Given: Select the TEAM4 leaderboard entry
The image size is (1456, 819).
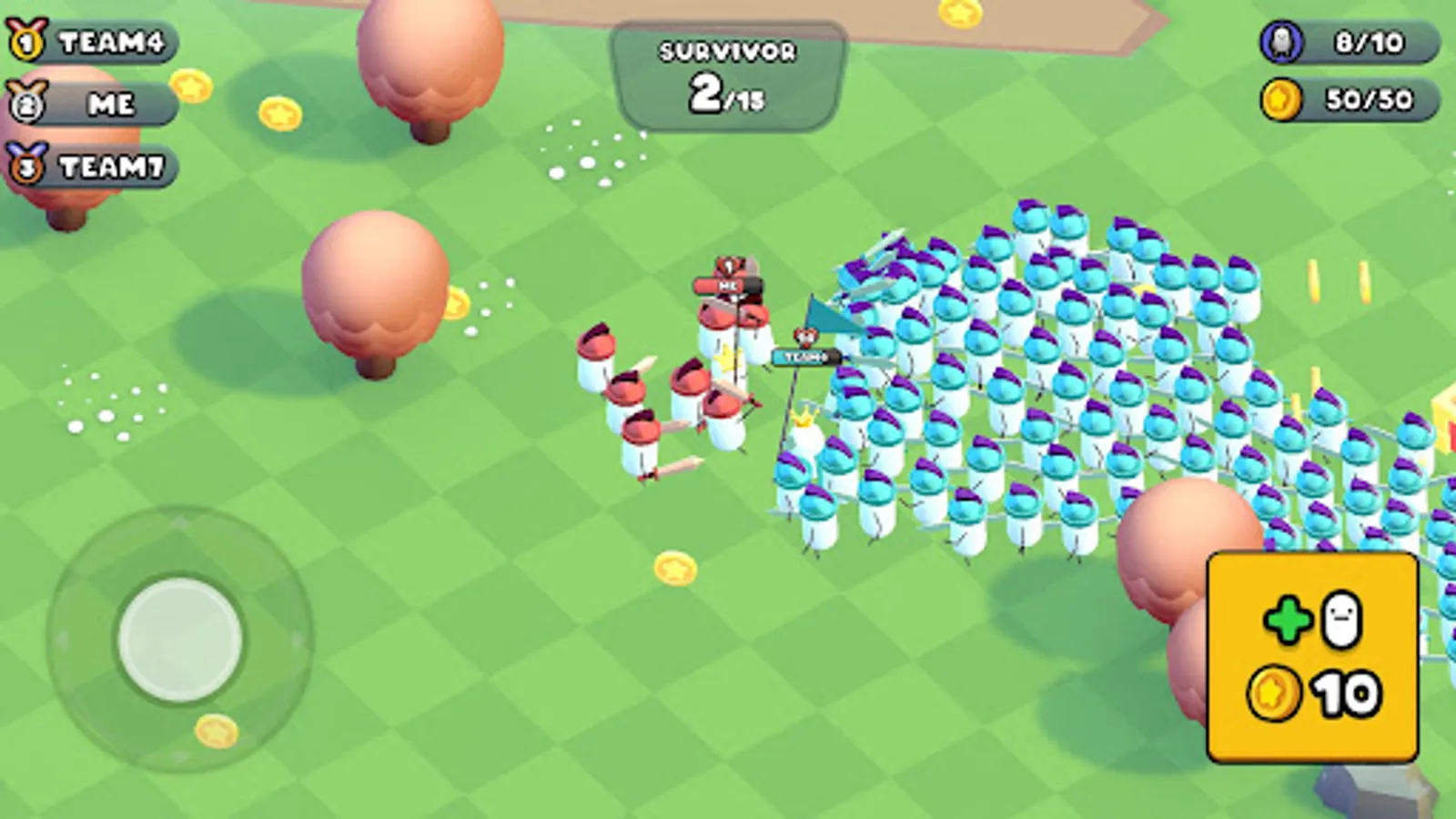Looking at the screenshot, I should coord(100,39).
